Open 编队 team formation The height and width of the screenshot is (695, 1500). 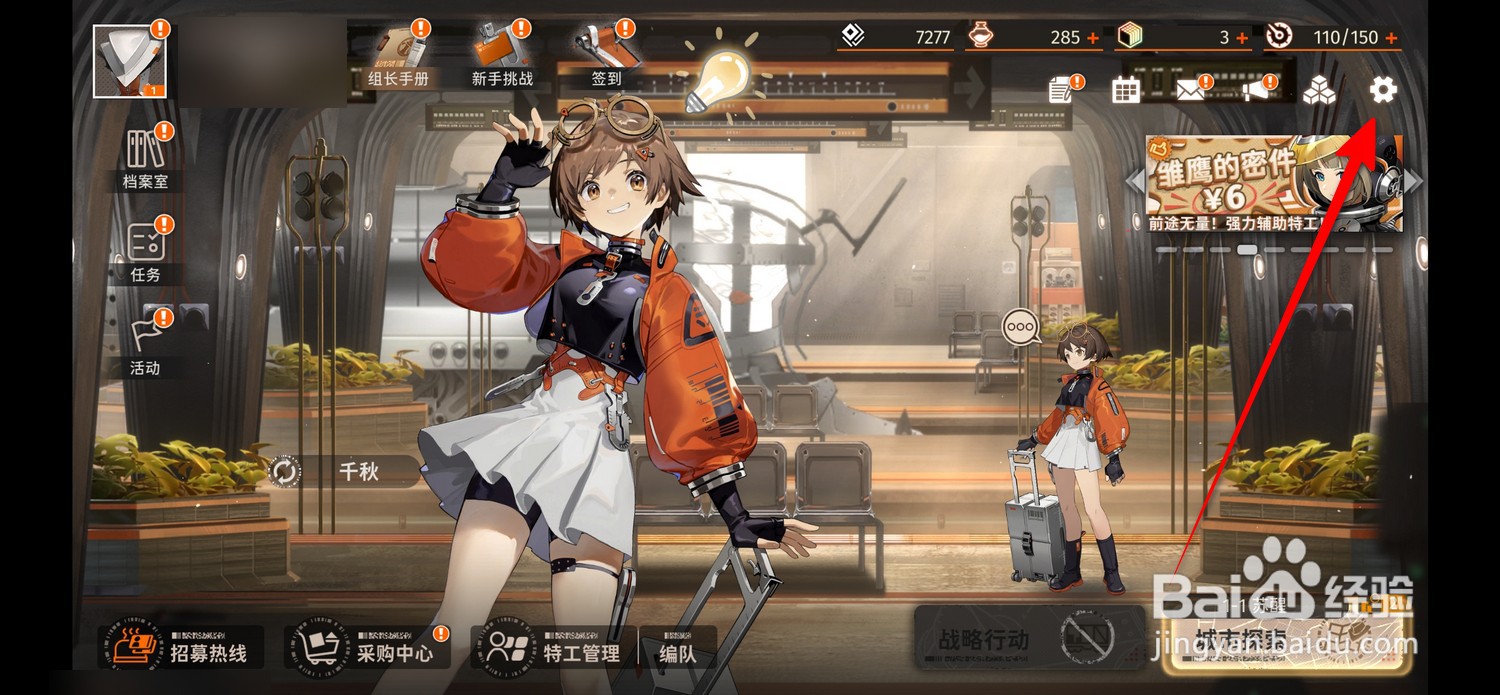point(678,648)
